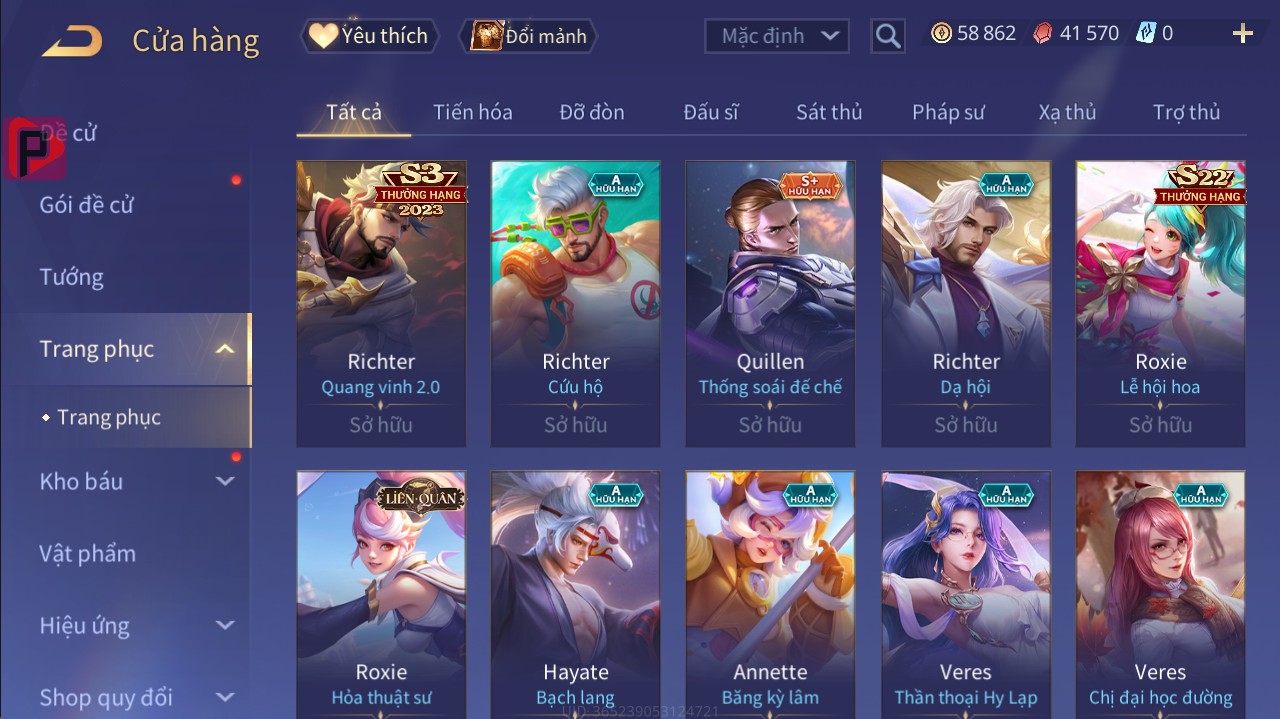View the Xạ thủ skins tab
Viewport: 1280px width, 719px height.
pos(1067,112)
